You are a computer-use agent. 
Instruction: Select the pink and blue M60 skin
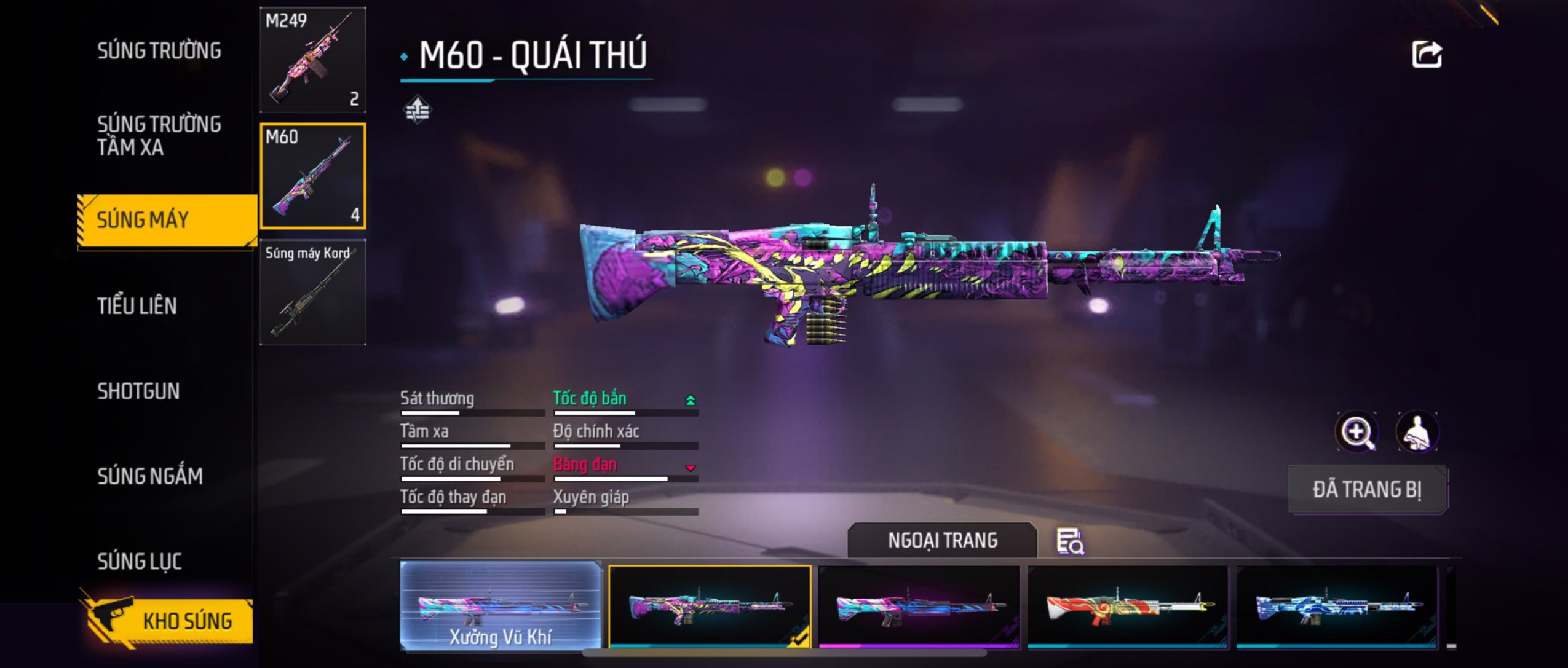click(x=919, y=606)
